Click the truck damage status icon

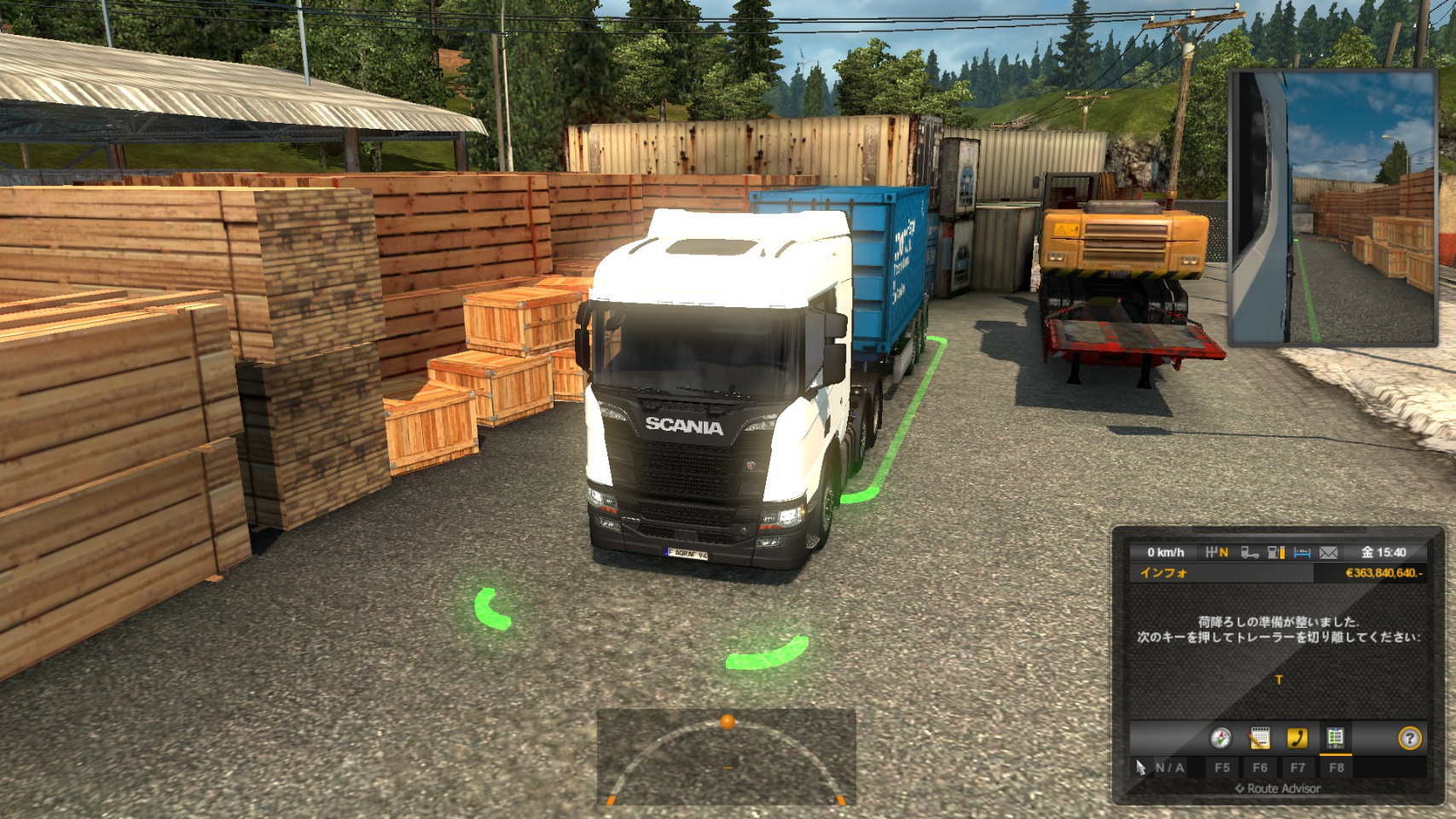(x=1250, y=553)
